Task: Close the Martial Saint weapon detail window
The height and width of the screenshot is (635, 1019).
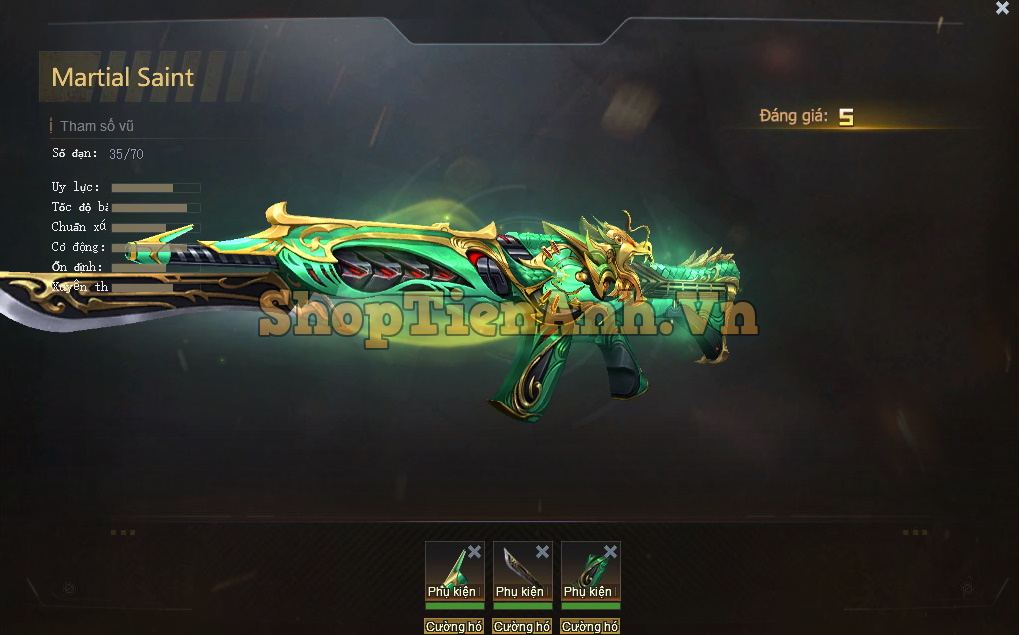Action: click(1002, 9)
